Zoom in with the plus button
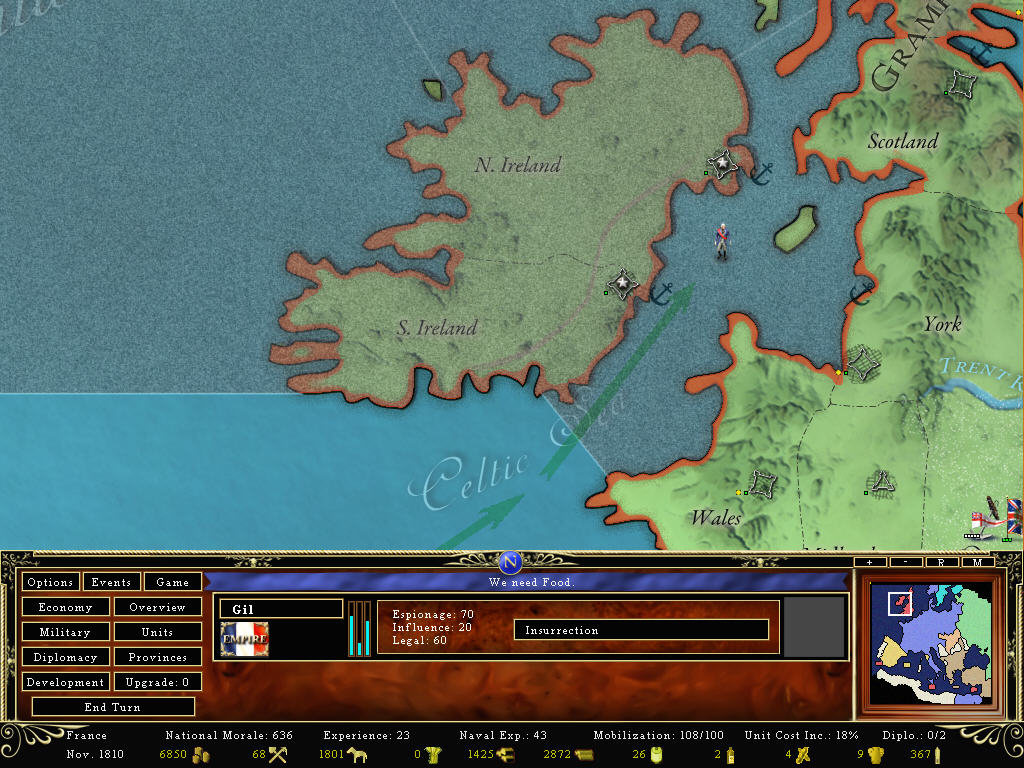Screen dimensions: 1024x768 point(870,562)
